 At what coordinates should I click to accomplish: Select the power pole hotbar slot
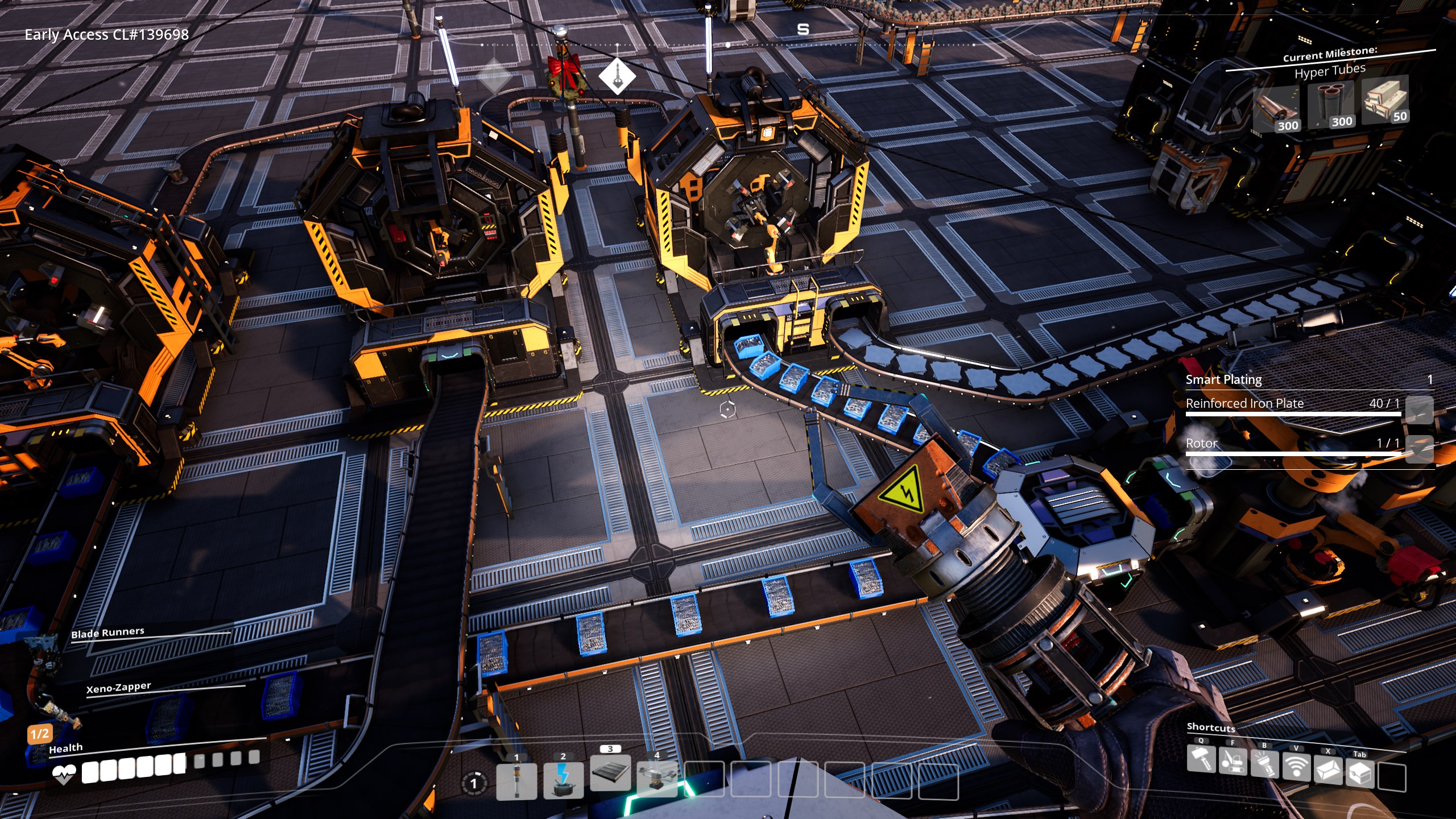(516, 781)
